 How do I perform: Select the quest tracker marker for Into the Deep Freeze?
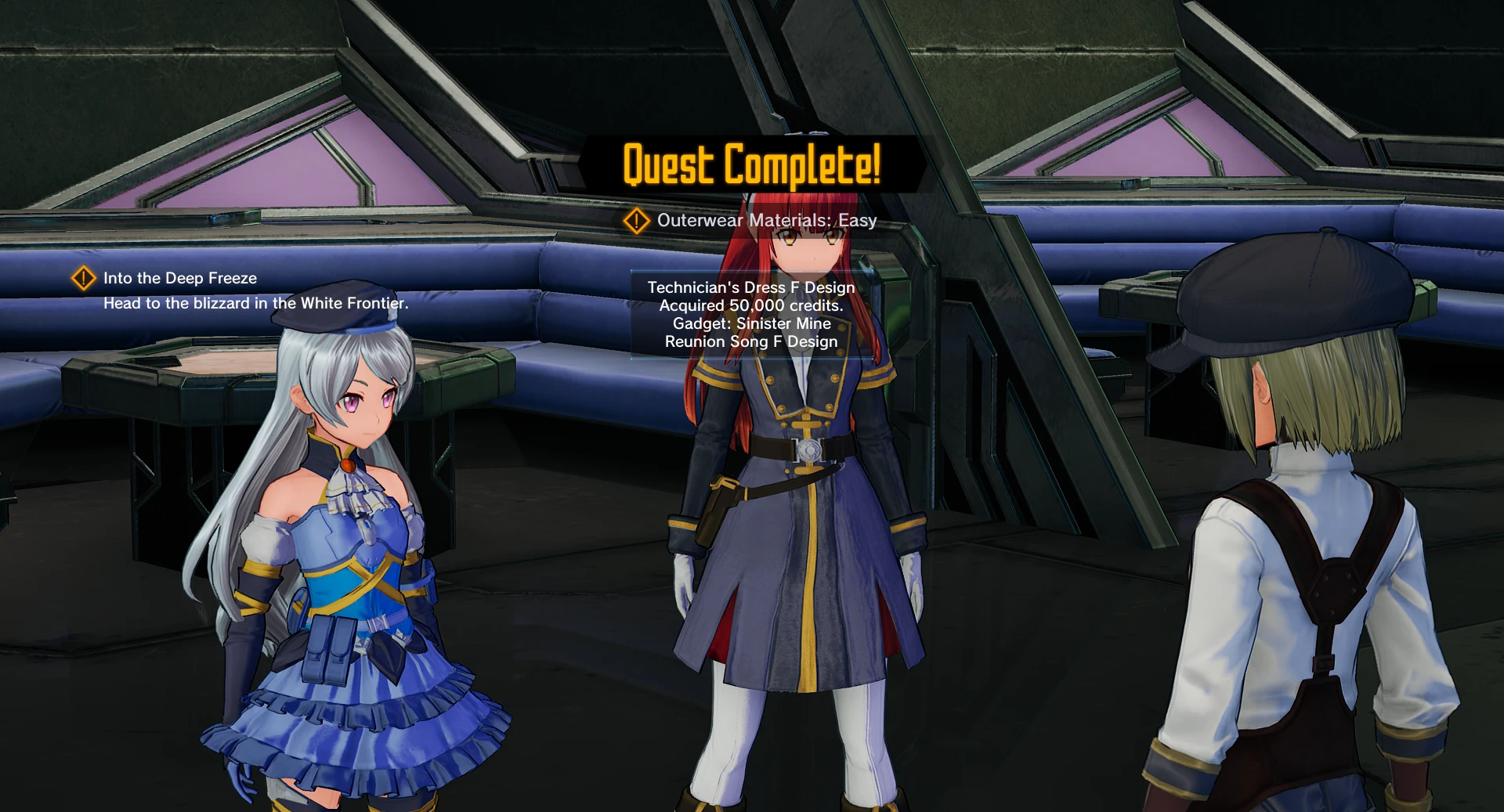click(83, 278)
